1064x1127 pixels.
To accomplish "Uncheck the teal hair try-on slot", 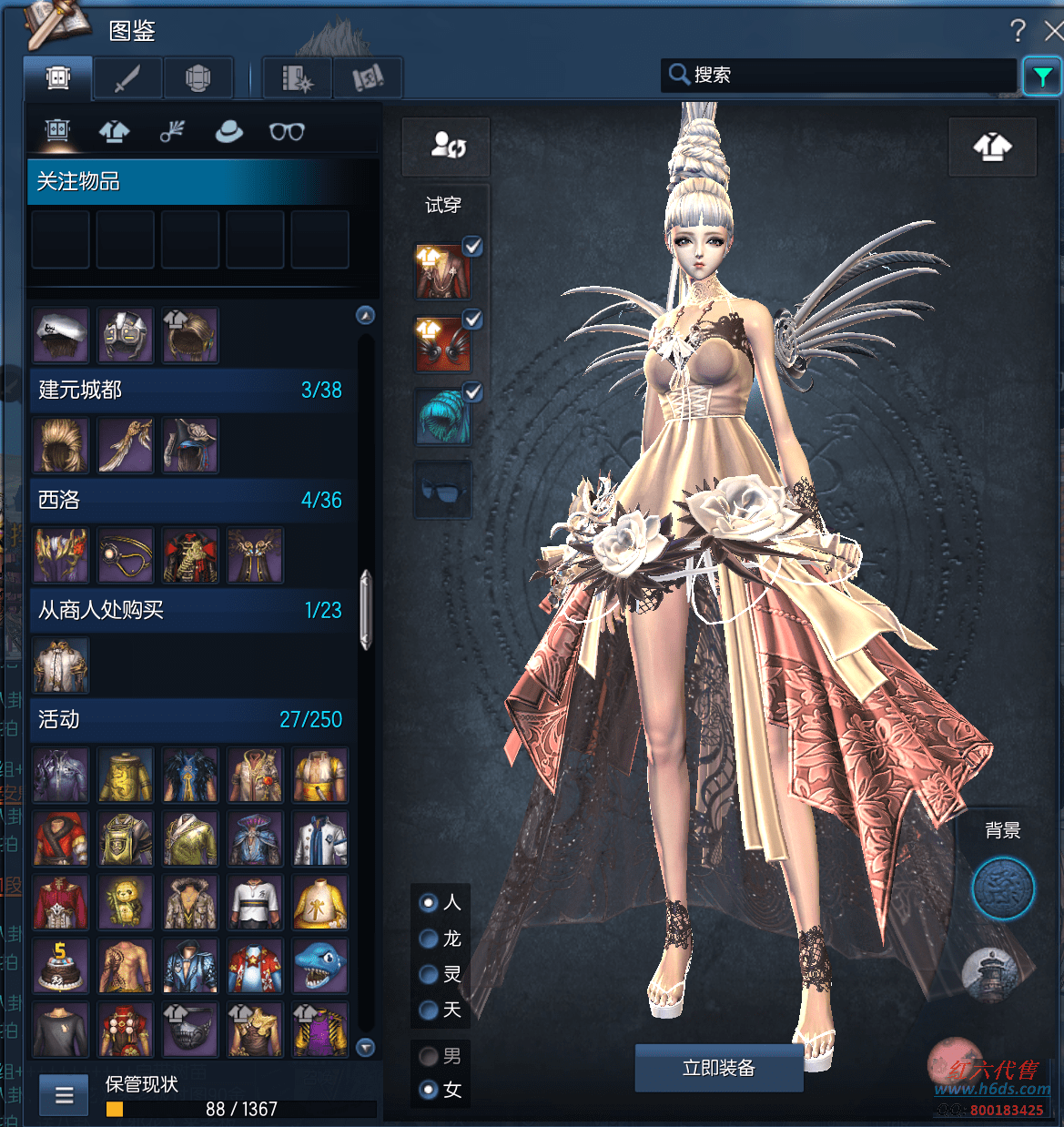I will [x=472, y=392].
